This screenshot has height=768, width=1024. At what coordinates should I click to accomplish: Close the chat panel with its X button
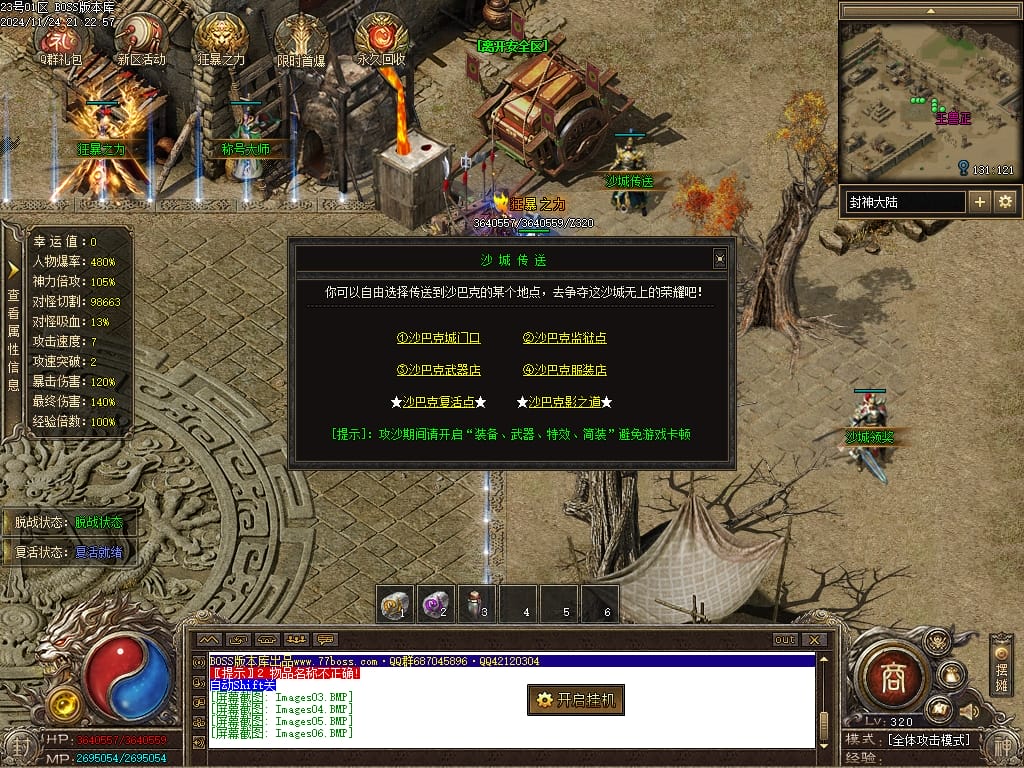pos(815,640)
